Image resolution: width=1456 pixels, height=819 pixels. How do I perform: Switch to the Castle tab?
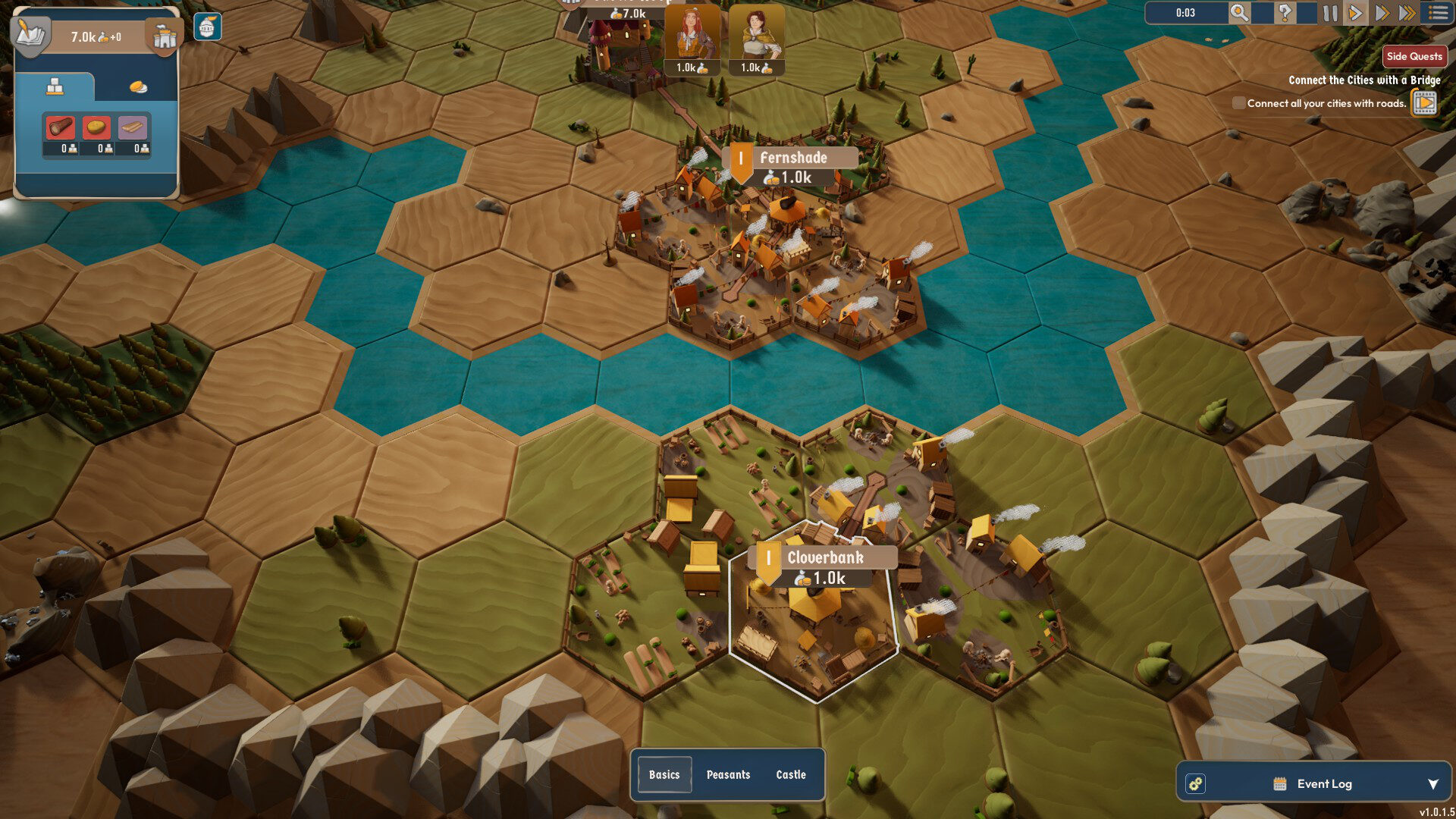pos(791,774)
